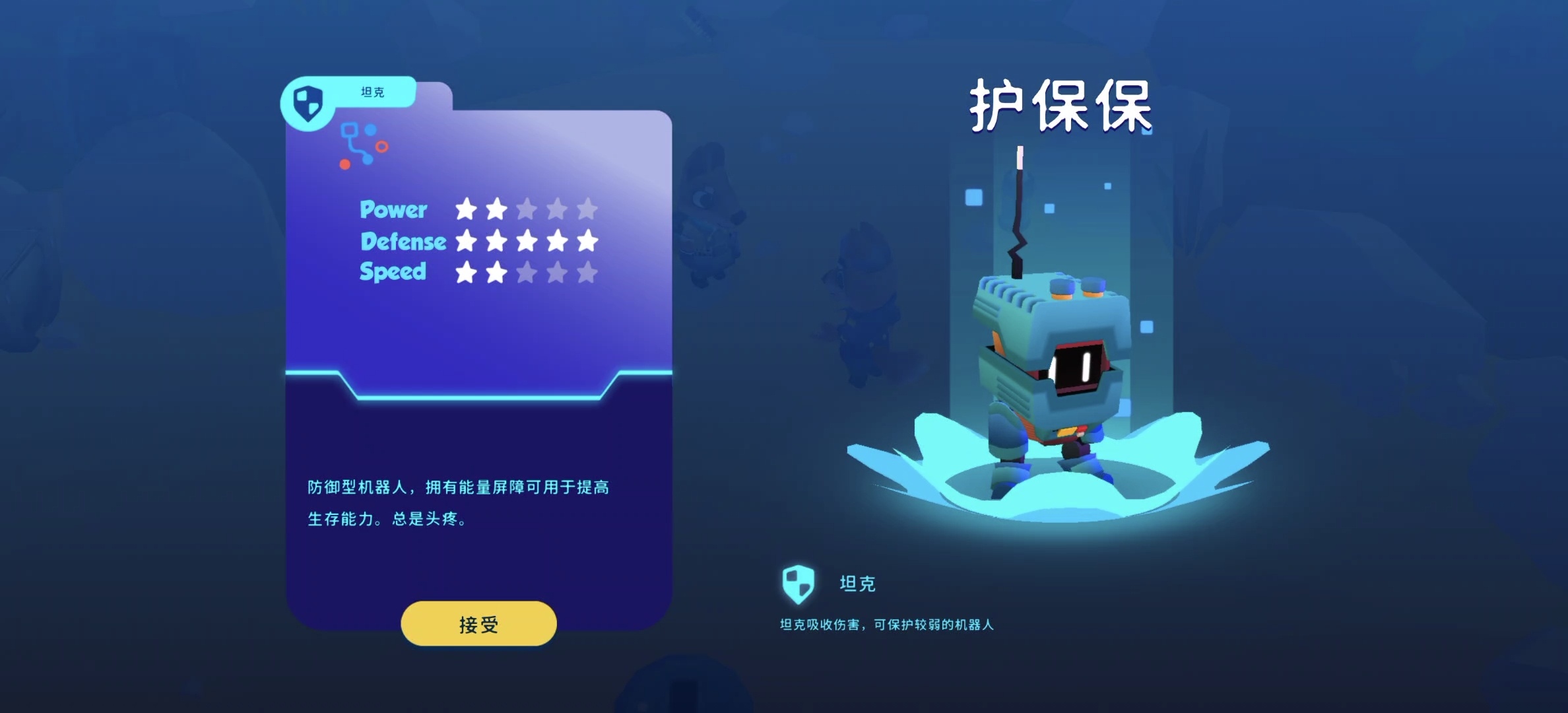Viewport: 1568px width, 713px height.
Task: Click the third Defense star
Action: point(527,241)
